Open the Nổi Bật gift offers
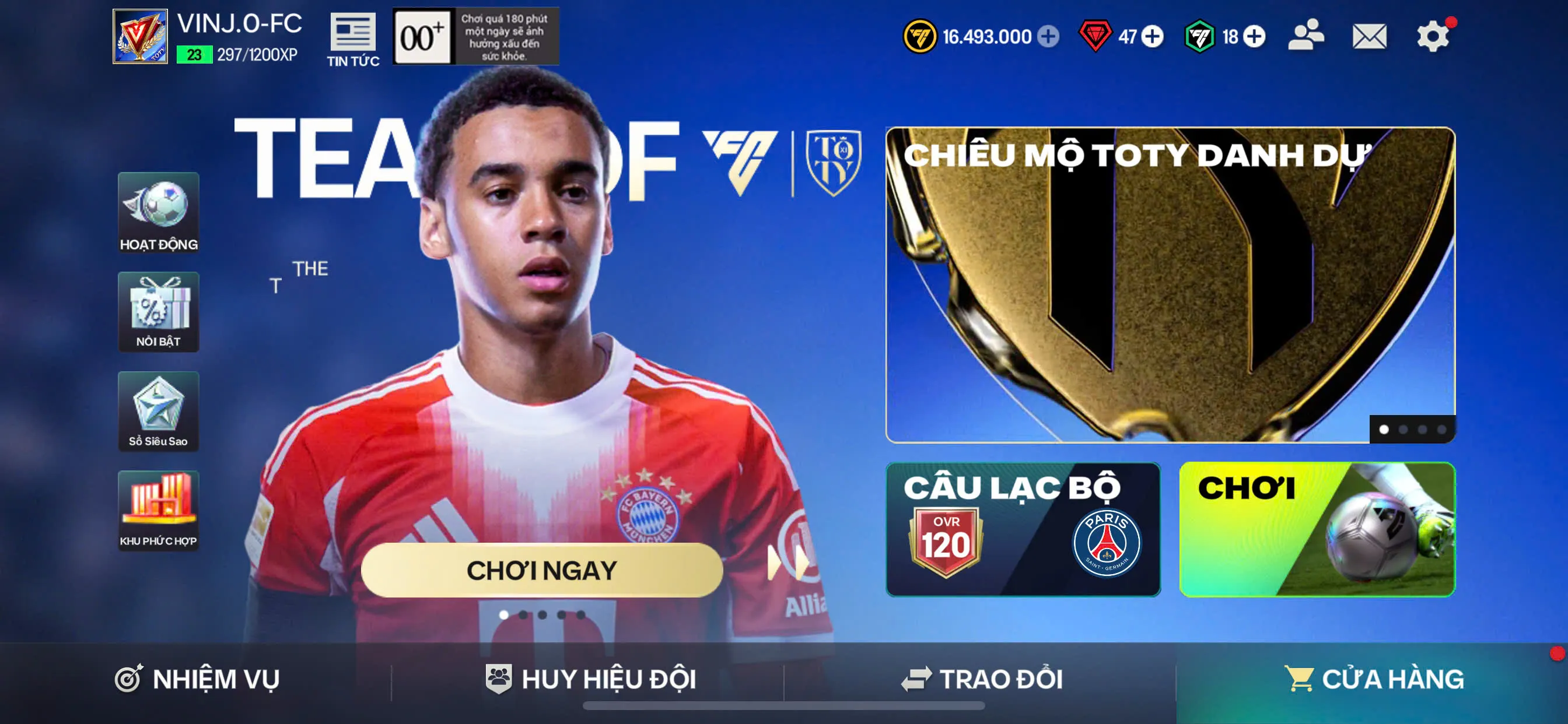Screen dimensions: 1568x724 point(158,311)
